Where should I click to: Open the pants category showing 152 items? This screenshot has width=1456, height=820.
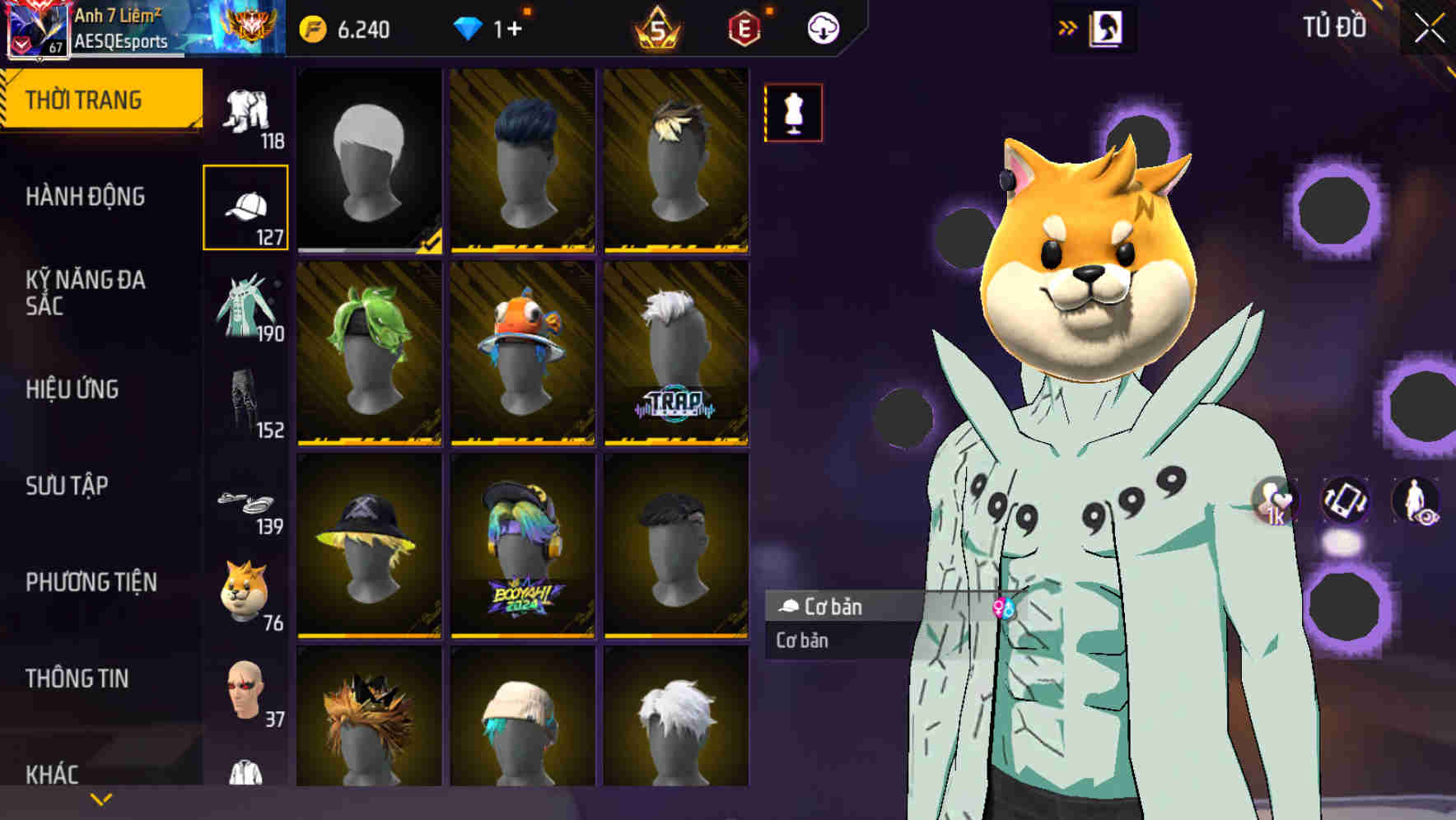coord(246,406)
